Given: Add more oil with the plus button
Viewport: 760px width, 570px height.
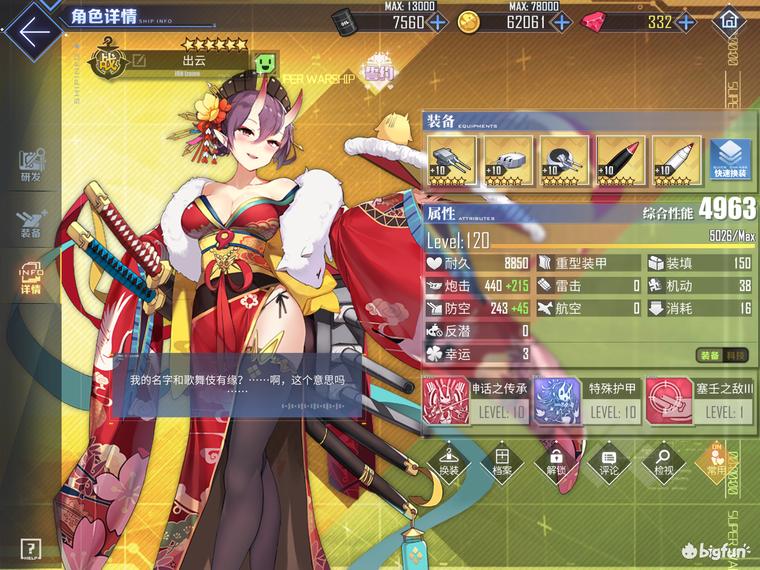Looking at the screenshot, I should point(437,22).
